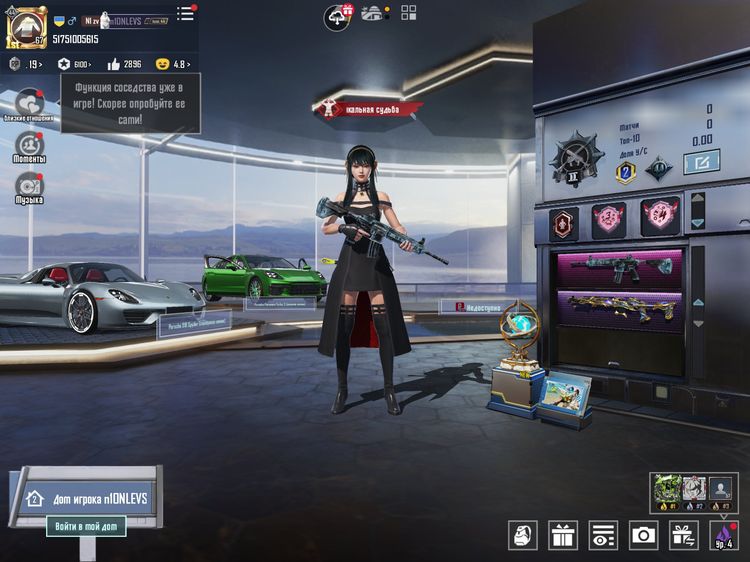Open the purple flame level 4 icon
The height and width of the screenshot is (562, 750).
723,535
